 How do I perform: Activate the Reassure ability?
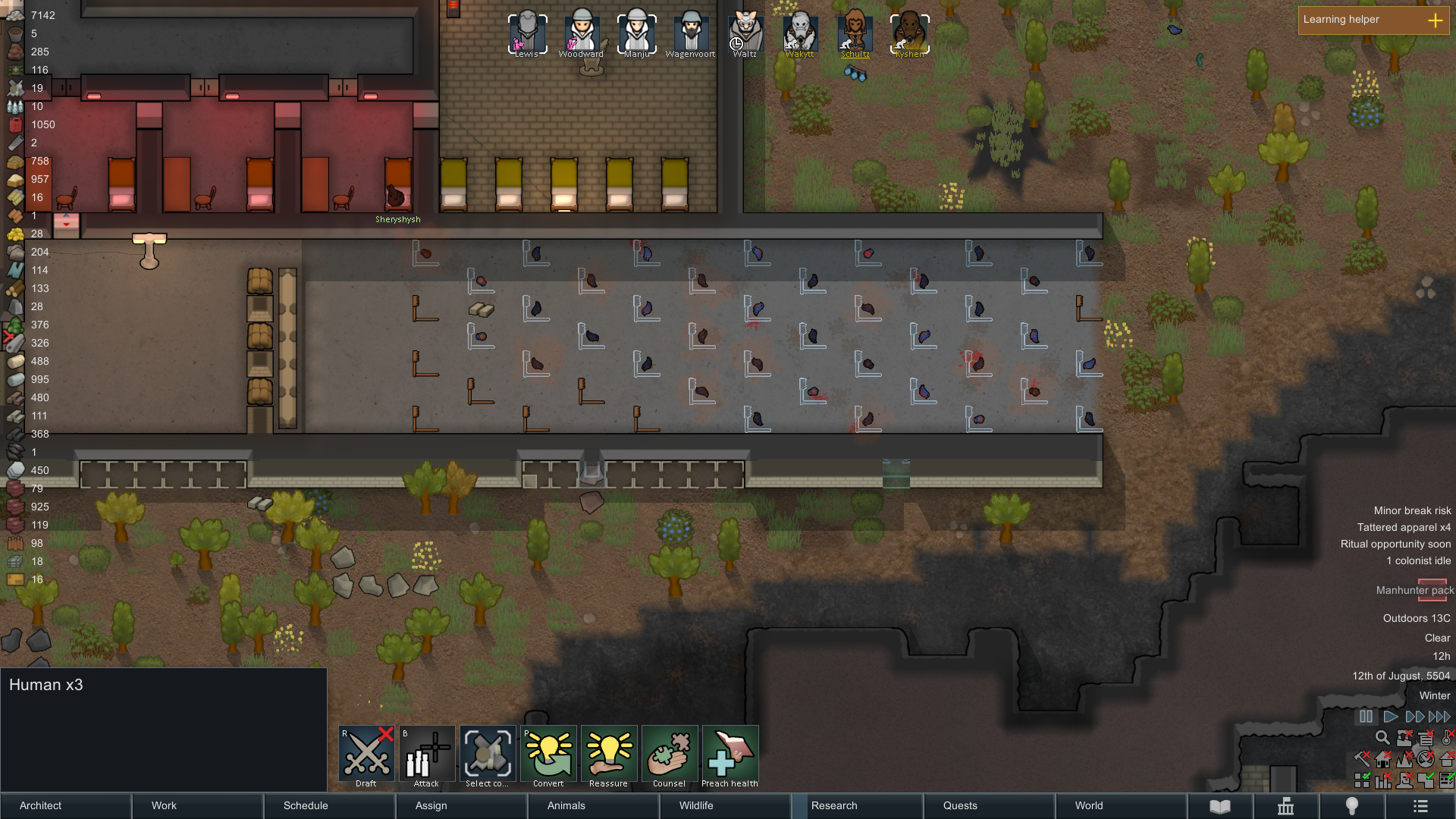[609, 754]
